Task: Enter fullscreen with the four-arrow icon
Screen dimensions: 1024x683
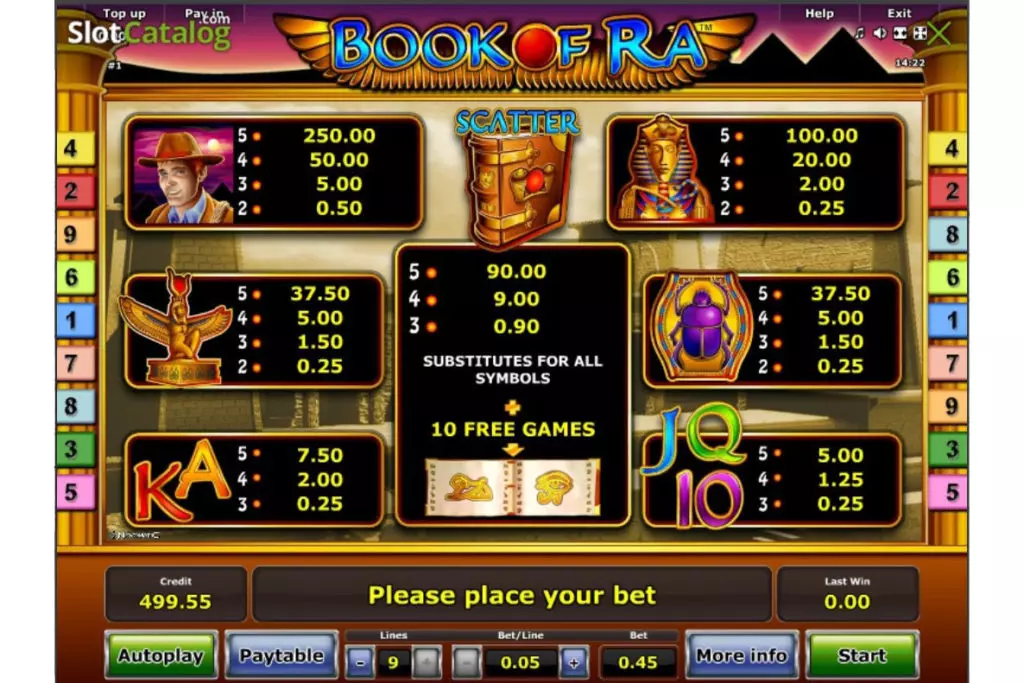Action: [x=920, y=33]
